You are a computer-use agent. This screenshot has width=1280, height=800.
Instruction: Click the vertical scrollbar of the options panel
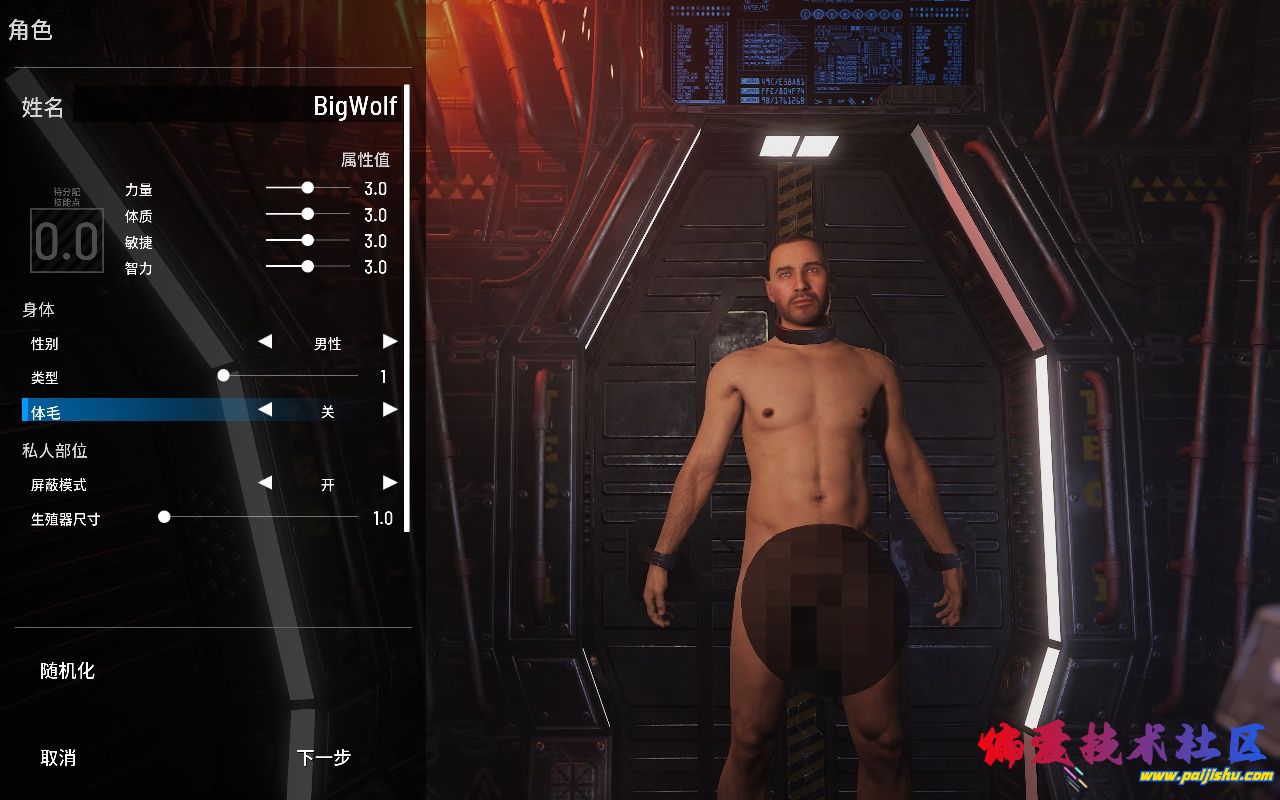tap(407, 300)
